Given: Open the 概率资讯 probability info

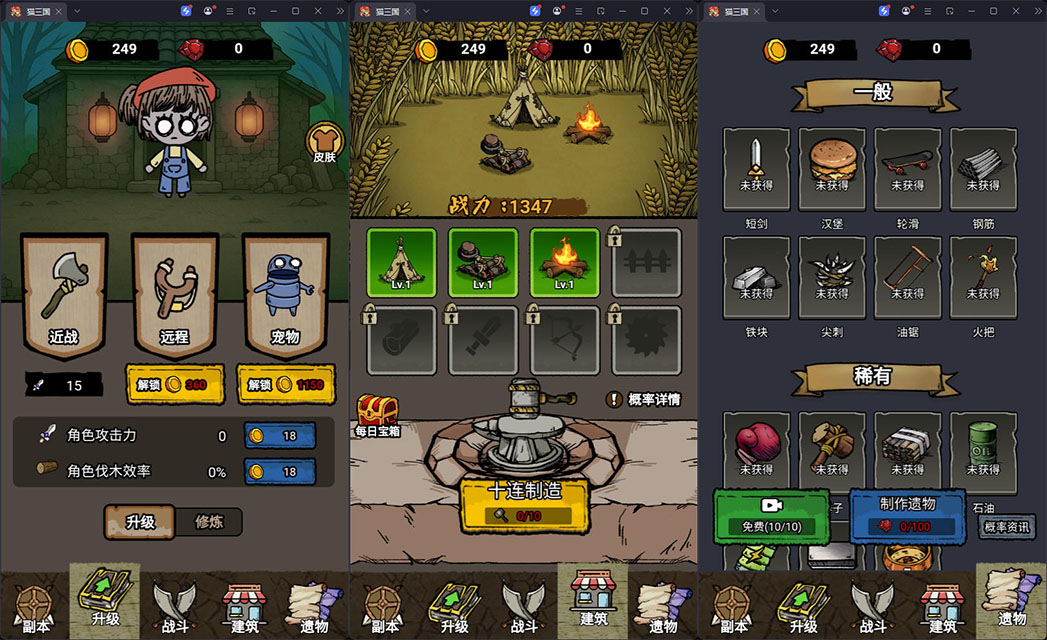Looking at the screenshot, I should pos(1006,527).
